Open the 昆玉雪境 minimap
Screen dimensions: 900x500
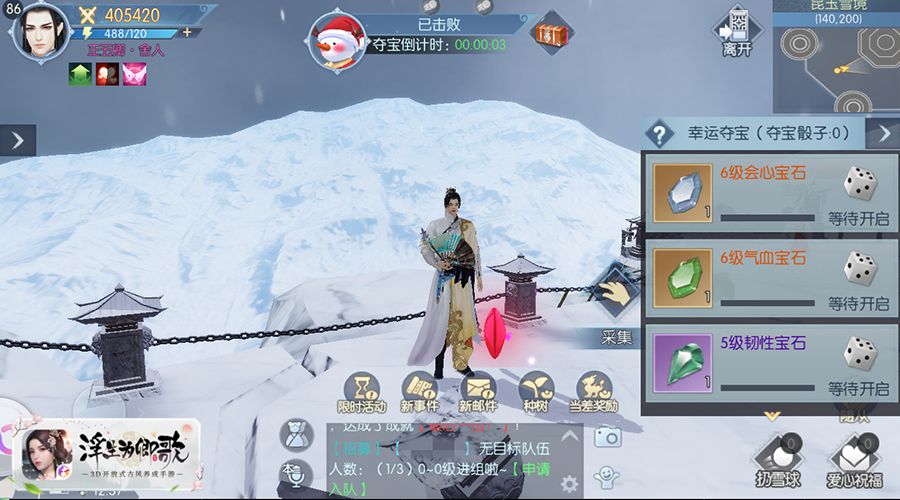coord(837,62)
